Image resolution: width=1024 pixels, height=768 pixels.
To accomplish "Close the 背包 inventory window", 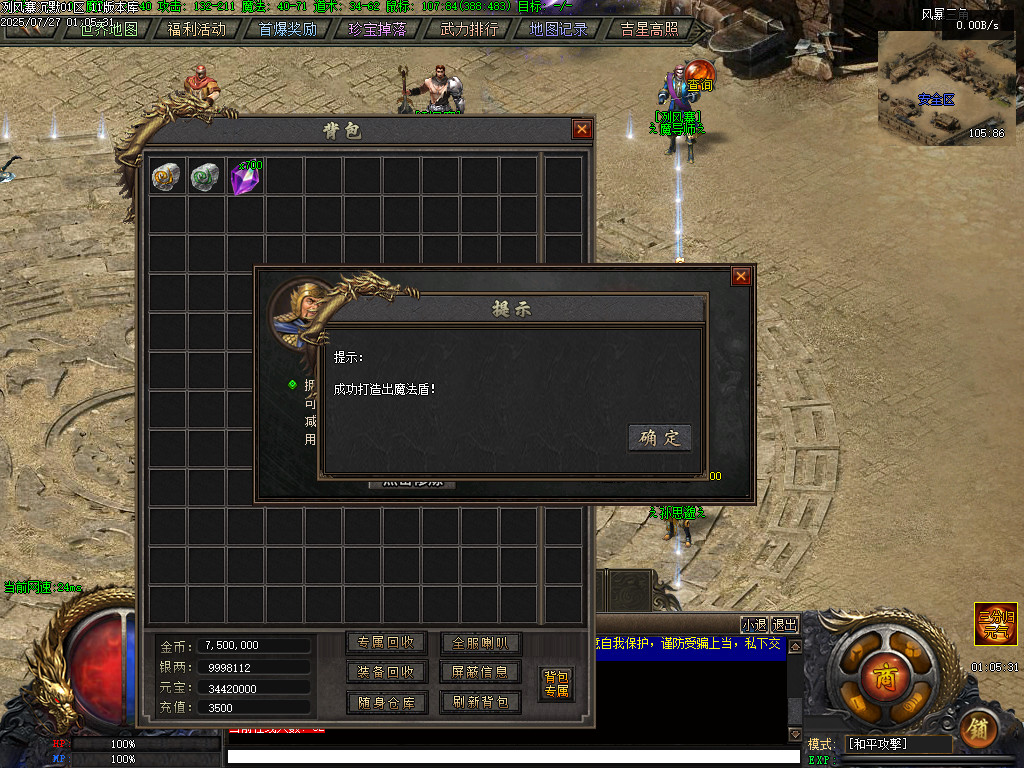I will (582, 129).
